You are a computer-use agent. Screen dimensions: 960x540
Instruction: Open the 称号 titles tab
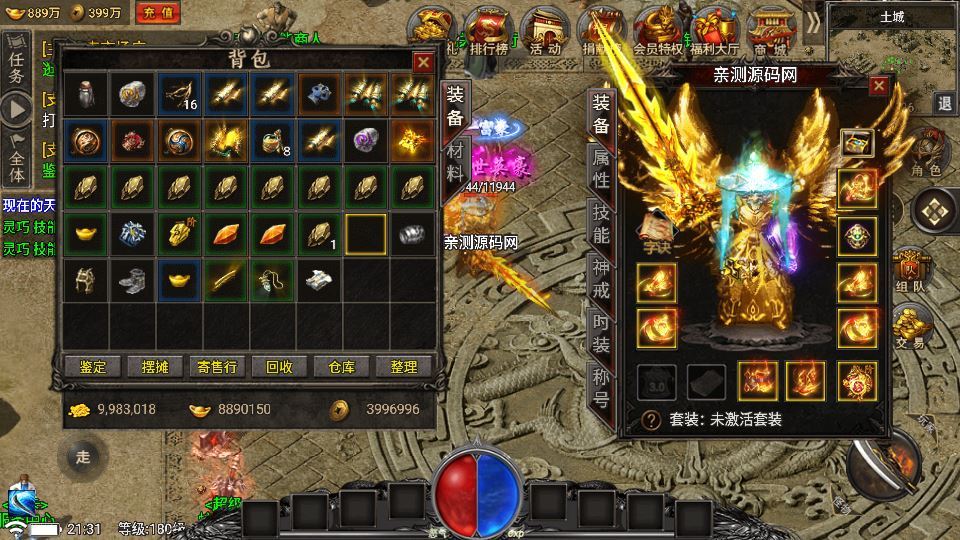602,390
